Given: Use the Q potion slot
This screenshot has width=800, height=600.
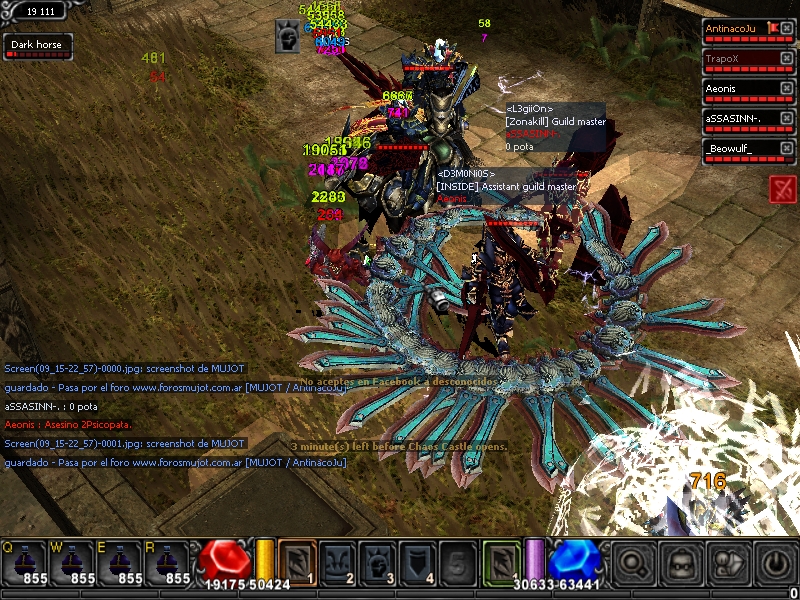Looking at the screenshot, I should 24,562.
